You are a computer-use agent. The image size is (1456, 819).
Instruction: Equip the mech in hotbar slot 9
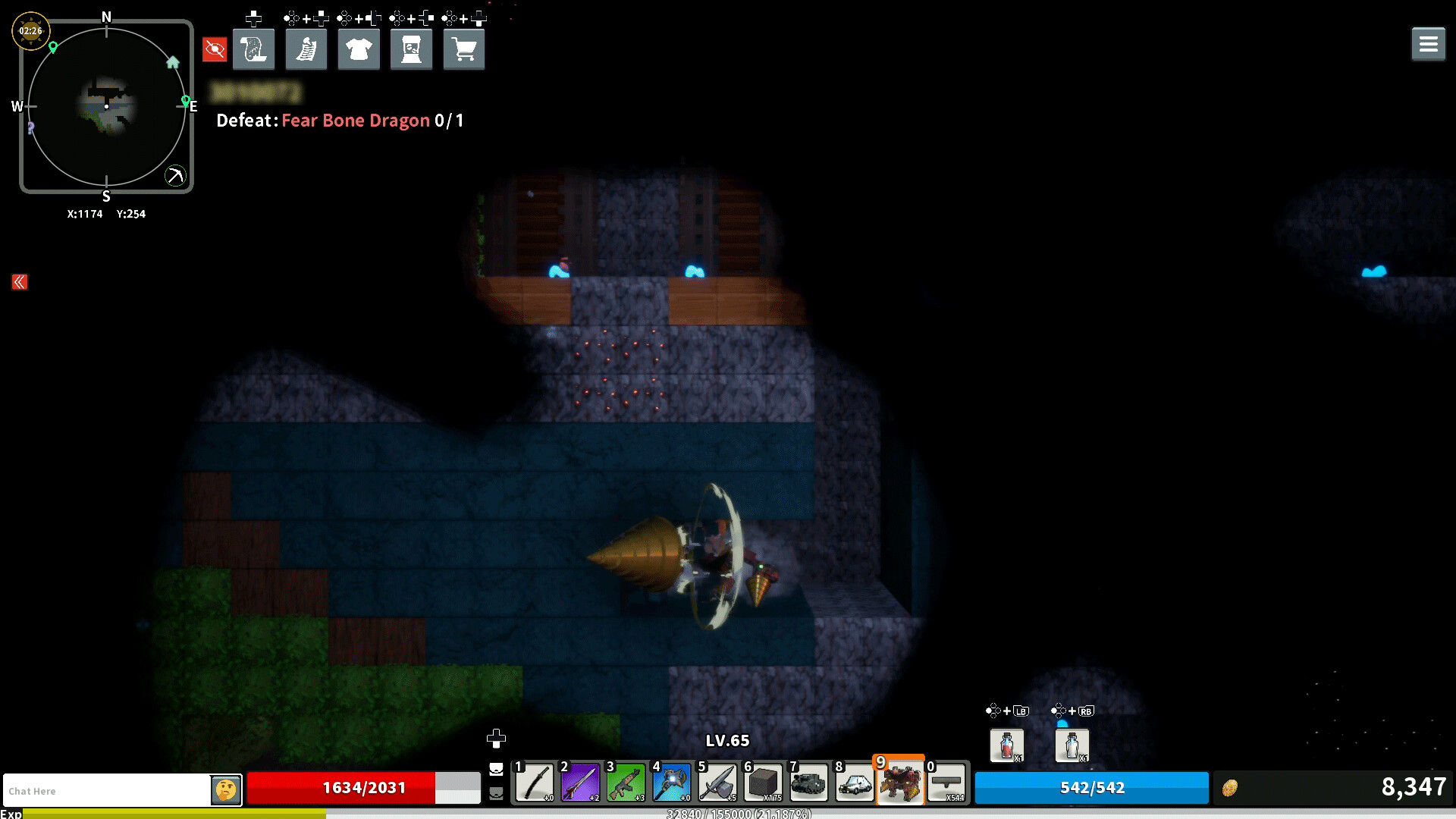(900, 783)
